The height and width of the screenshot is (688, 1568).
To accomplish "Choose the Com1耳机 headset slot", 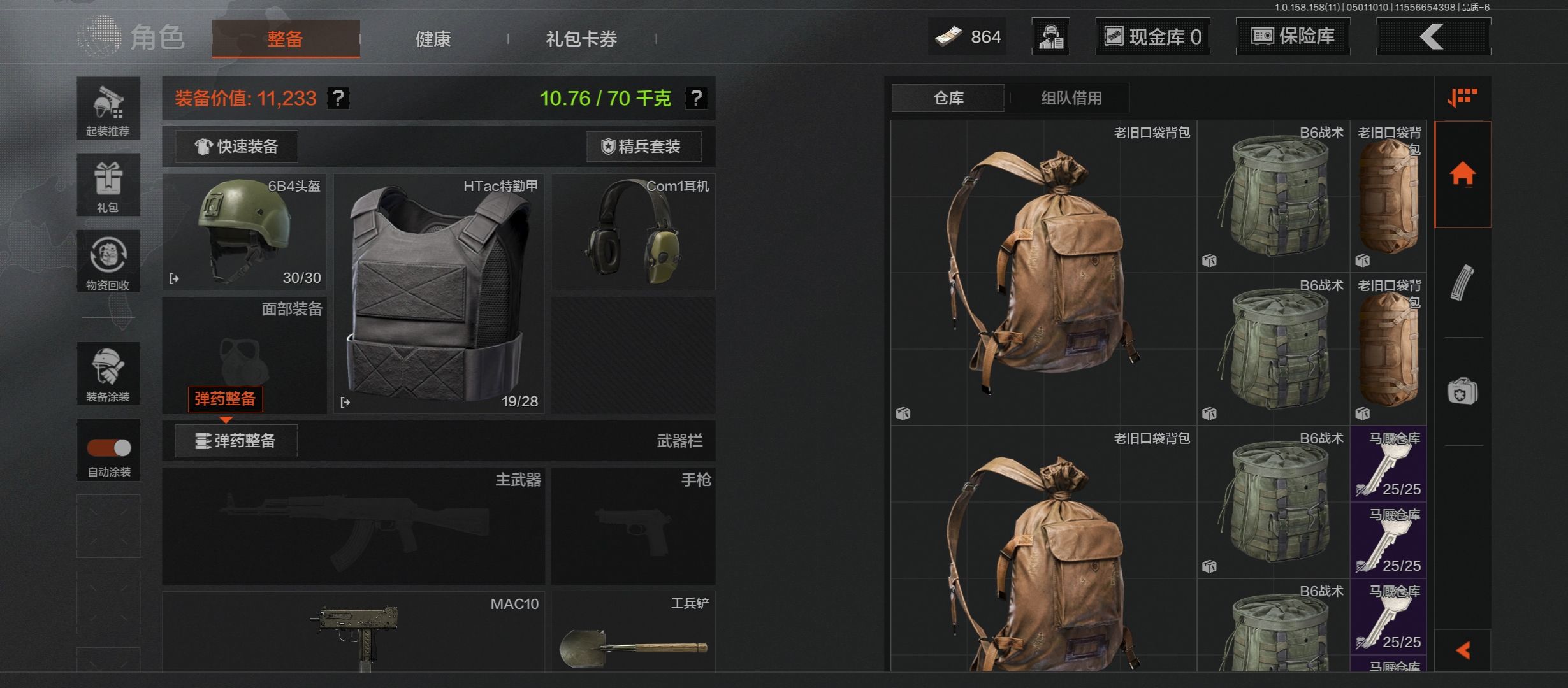I will (x=633, y=232).
